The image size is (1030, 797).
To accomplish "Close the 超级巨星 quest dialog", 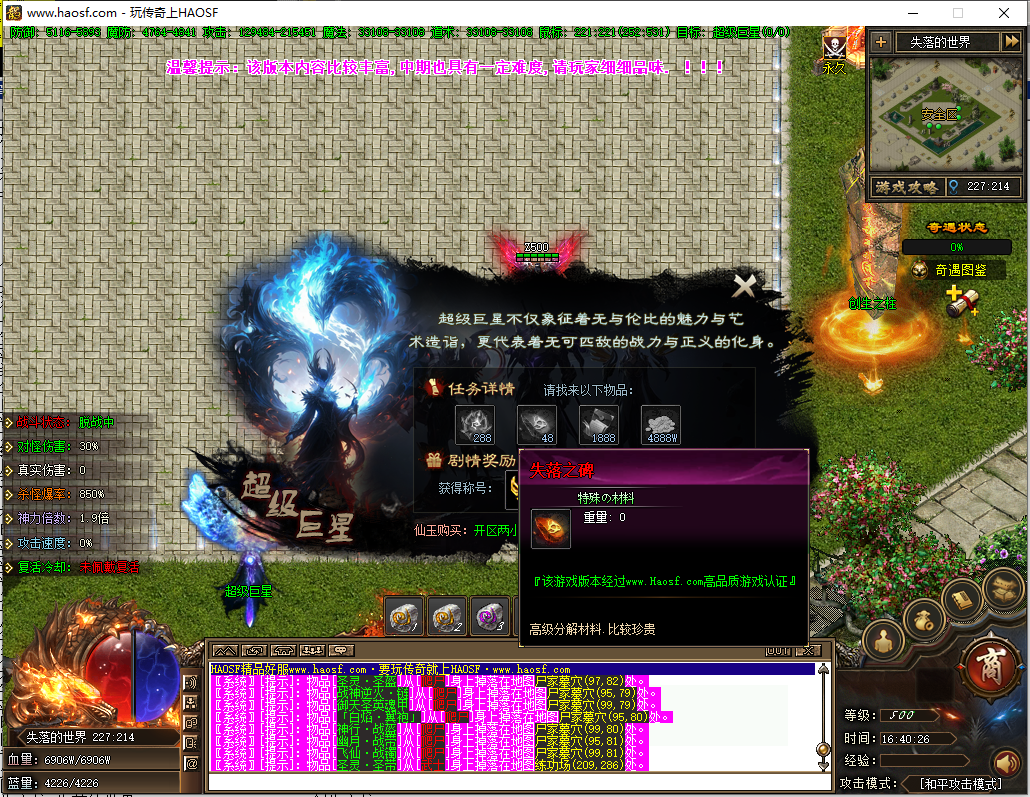I will point(744,287).
